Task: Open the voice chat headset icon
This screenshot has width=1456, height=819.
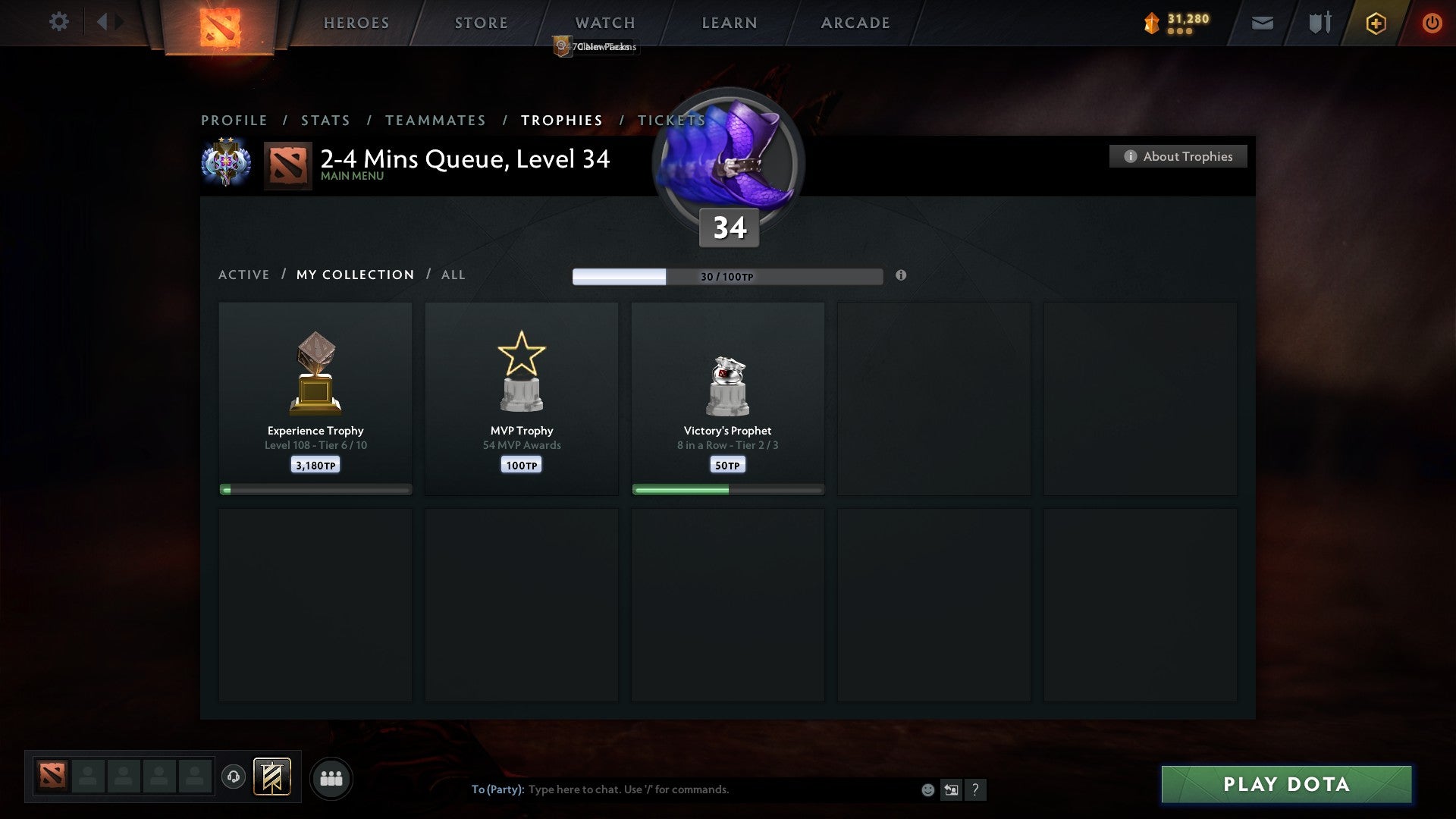Action: pos(233,778)
